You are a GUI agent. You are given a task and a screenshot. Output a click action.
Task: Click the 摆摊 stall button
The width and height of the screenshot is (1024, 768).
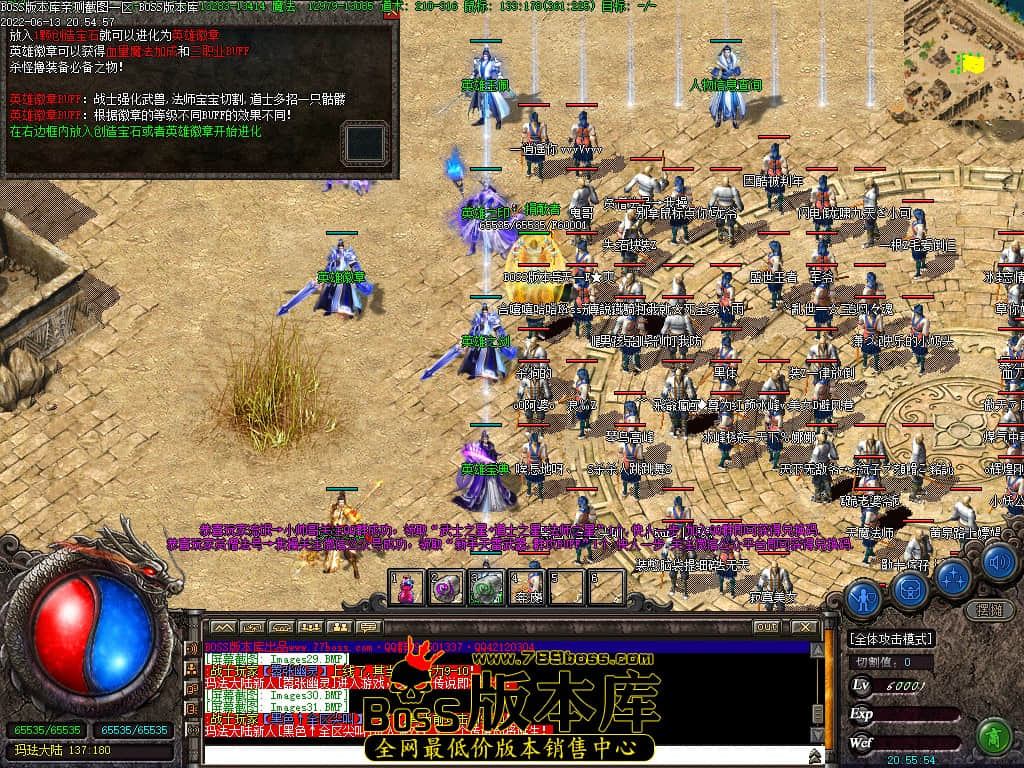pyautogui.click(x=988, y=609)
